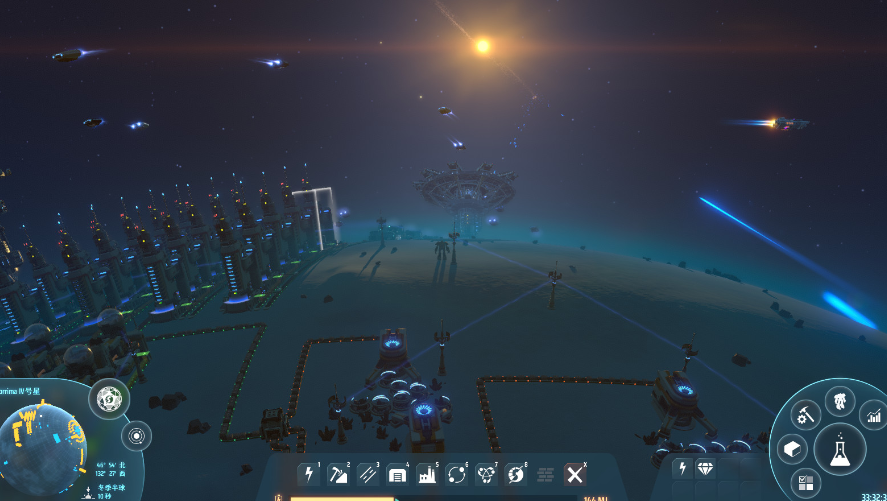Open the star system map view

point(136,435)
